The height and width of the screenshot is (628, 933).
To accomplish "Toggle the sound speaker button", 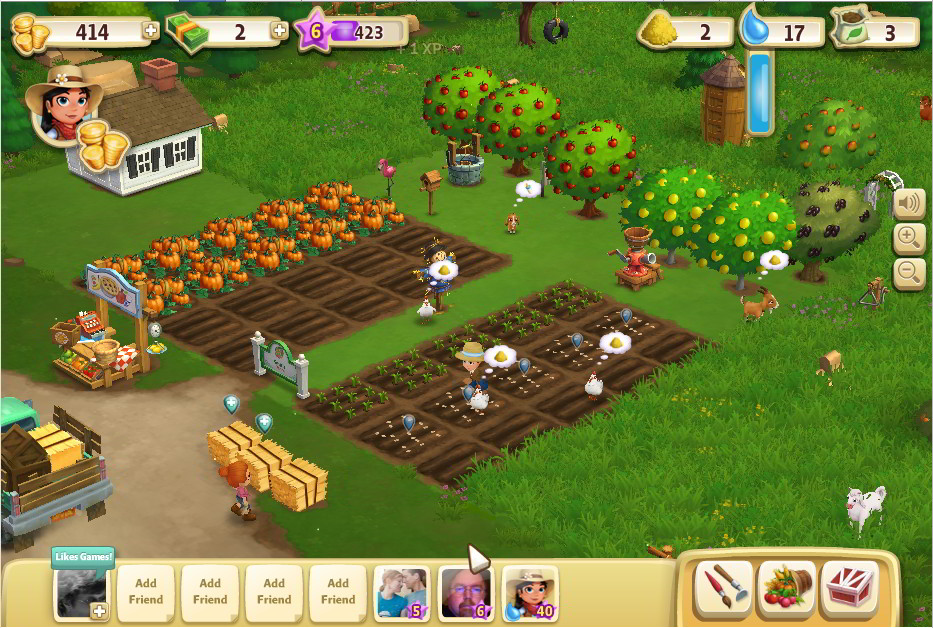I will [x=908, y=204].
